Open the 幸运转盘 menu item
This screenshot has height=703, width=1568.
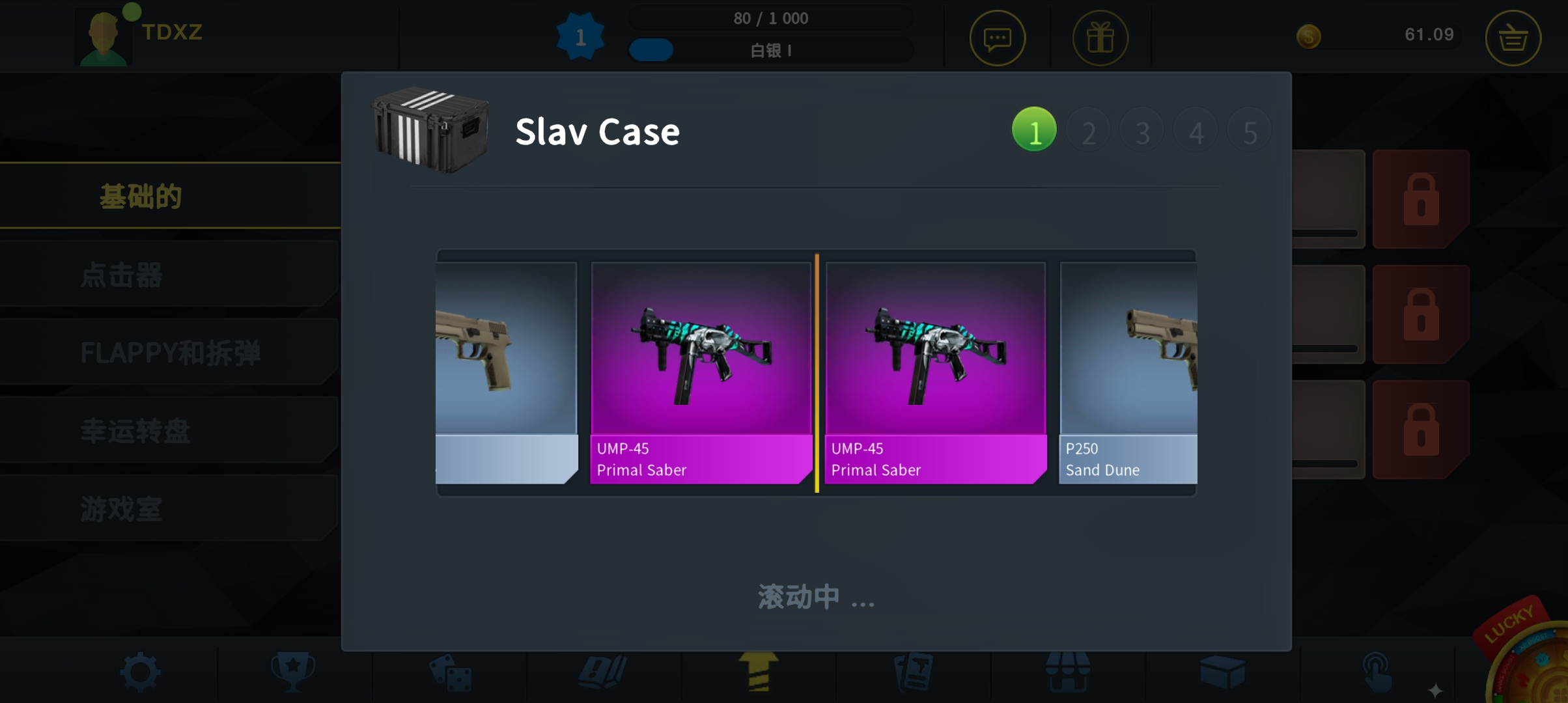pyautogui.click(x=137, y=432)
